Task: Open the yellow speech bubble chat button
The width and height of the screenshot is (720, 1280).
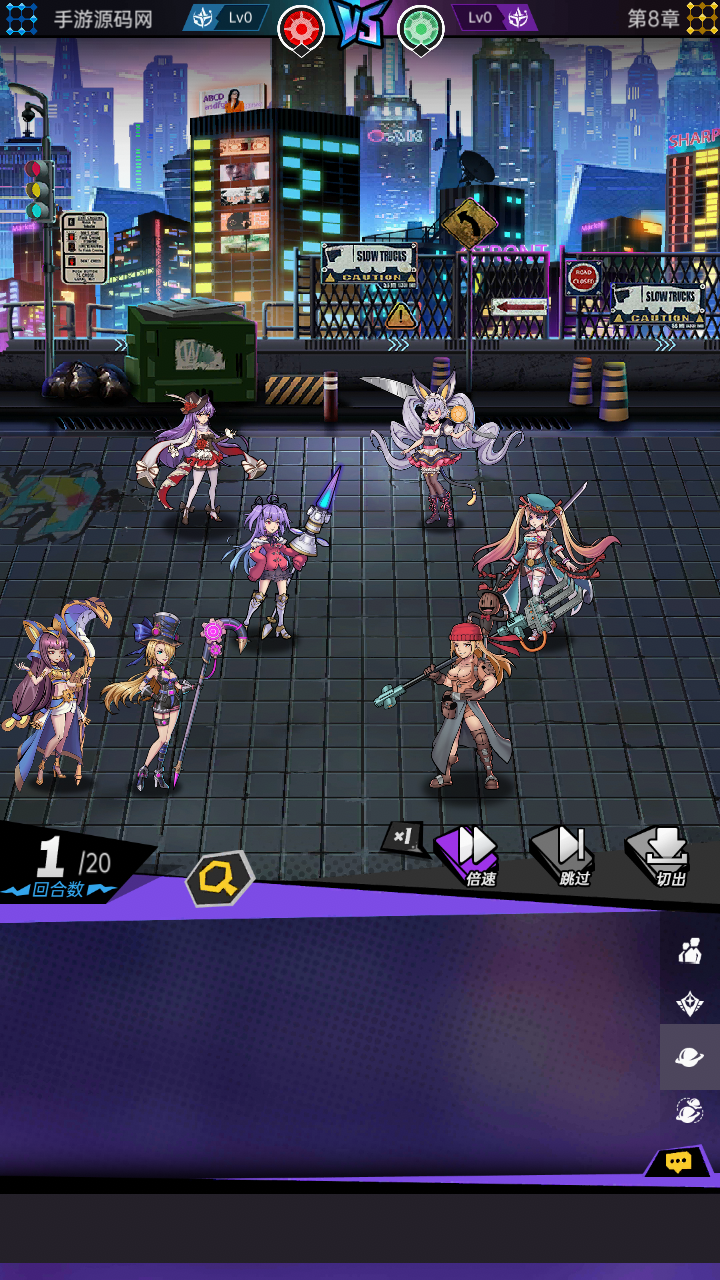Action: tap(679, 1162)
